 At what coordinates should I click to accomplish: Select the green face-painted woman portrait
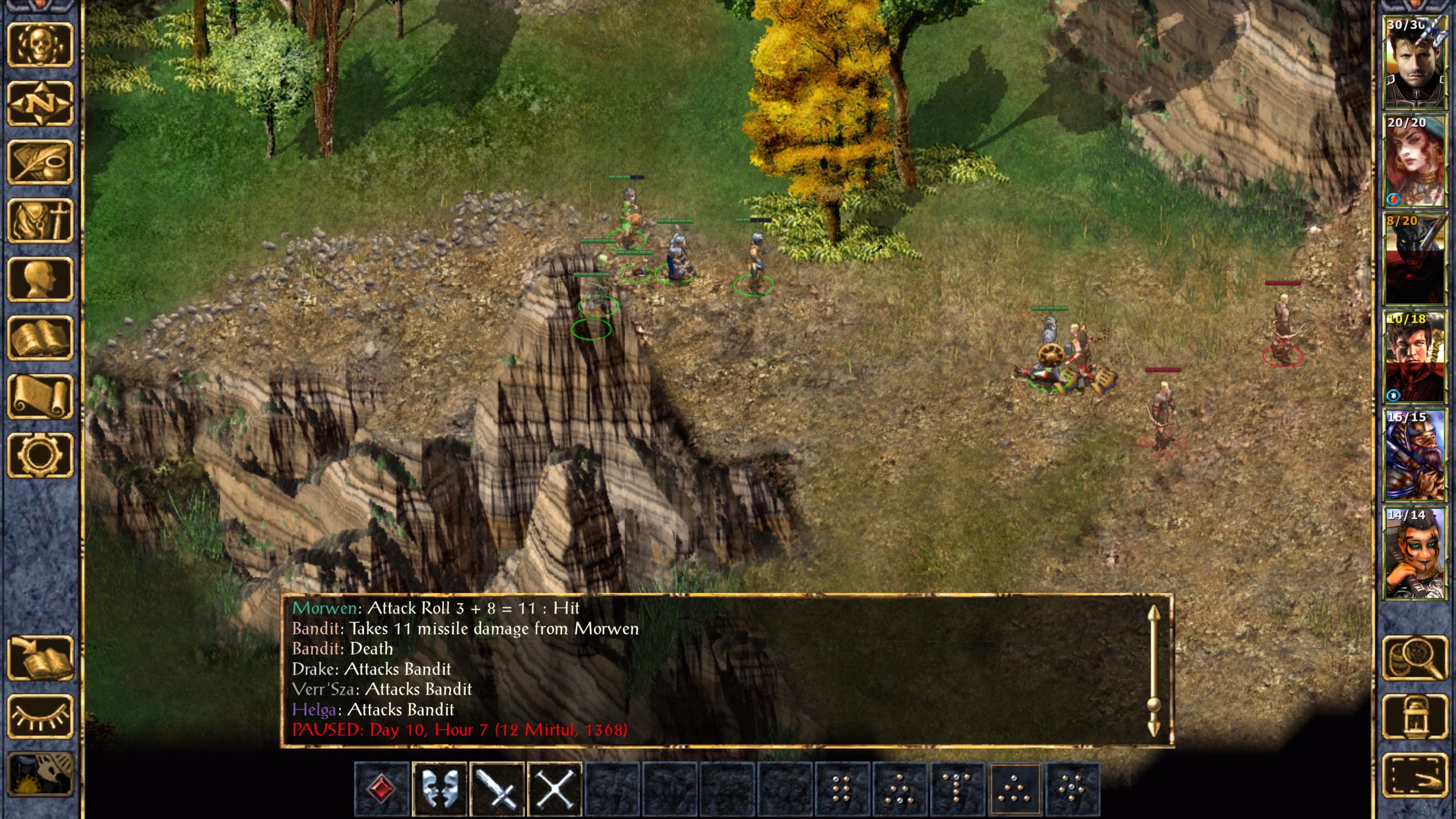pyautogui.click(x=1414, y=554)
